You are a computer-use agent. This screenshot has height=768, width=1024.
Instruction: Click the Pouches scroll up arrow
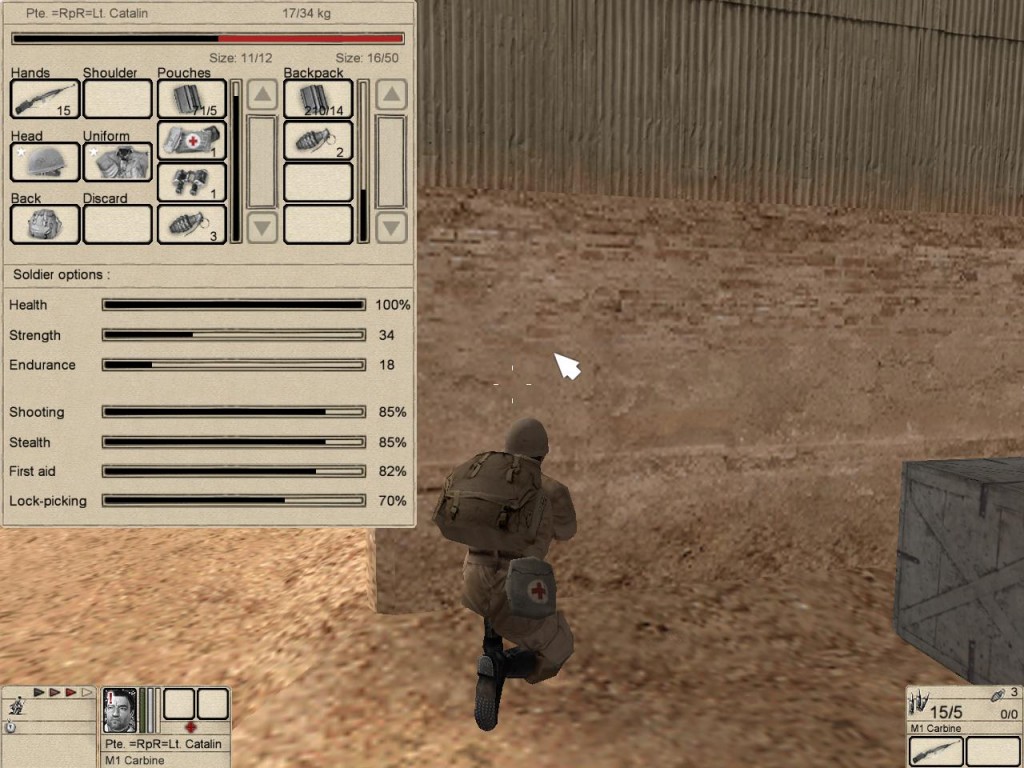pos(262,96)
